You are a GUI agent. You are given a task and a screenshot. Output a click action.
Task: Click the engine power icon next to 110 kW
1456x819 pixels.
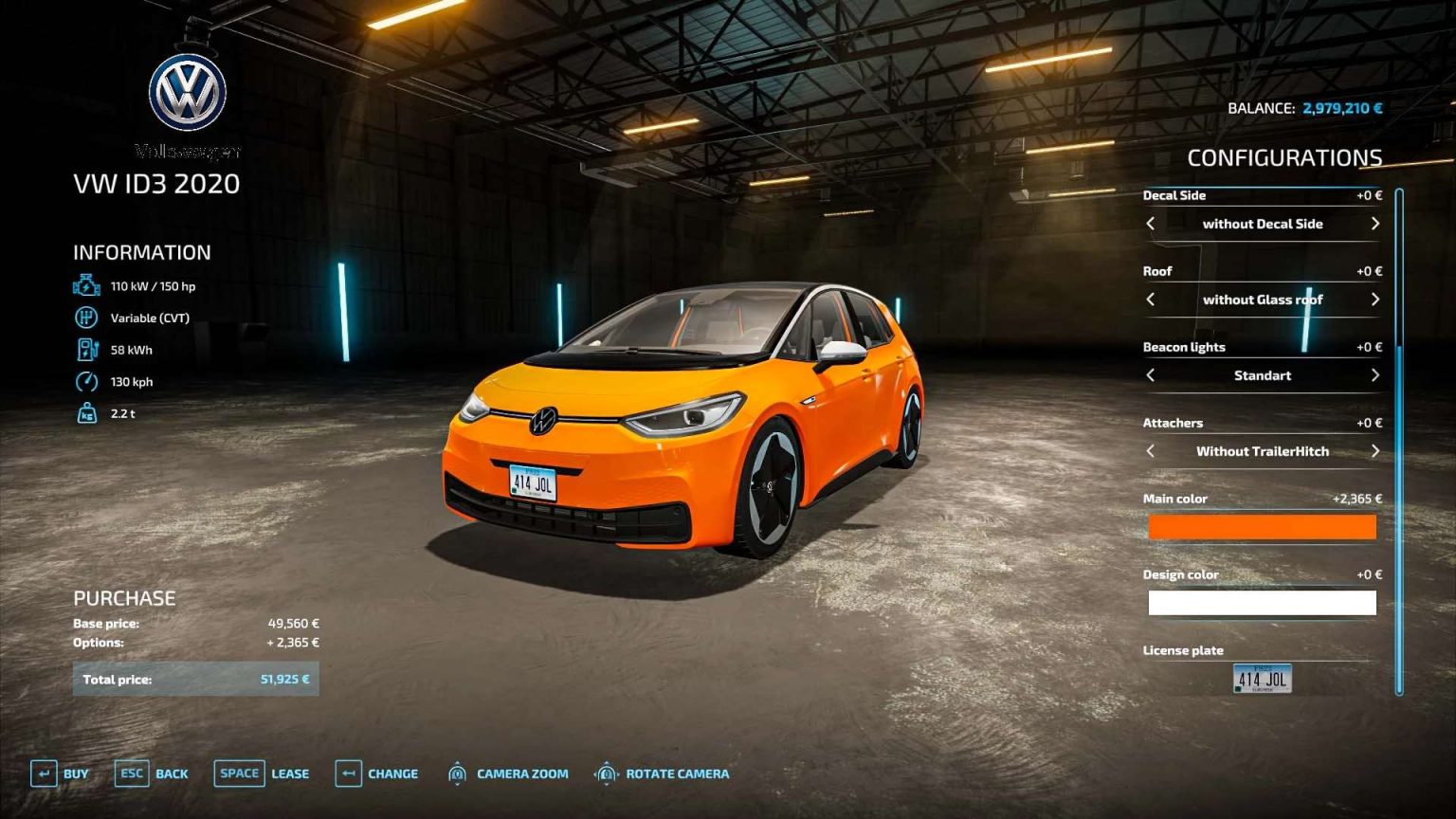click(85, 284)
